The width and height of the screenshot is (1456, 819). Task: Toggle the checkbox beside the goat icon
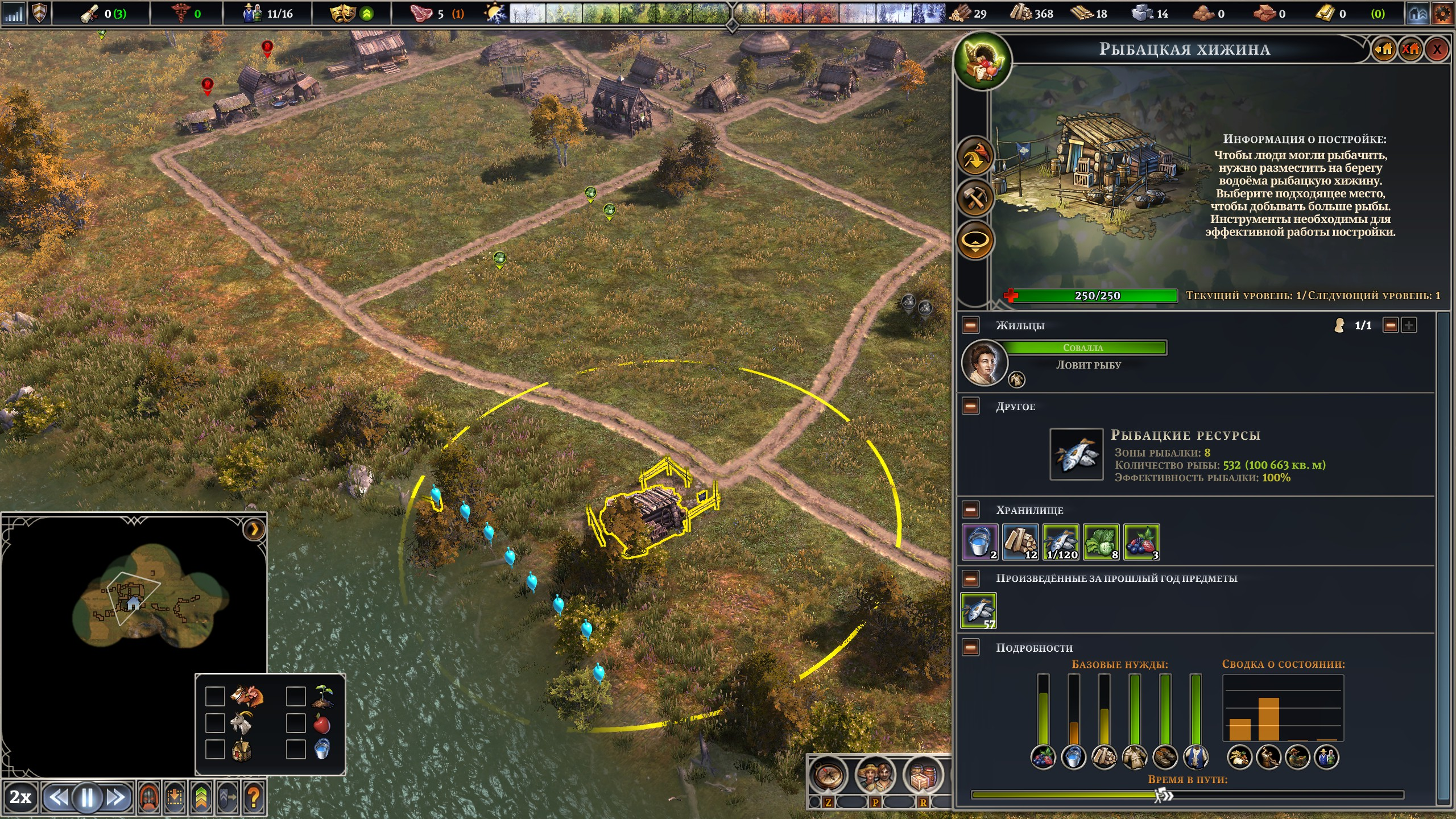coord(215,723)
